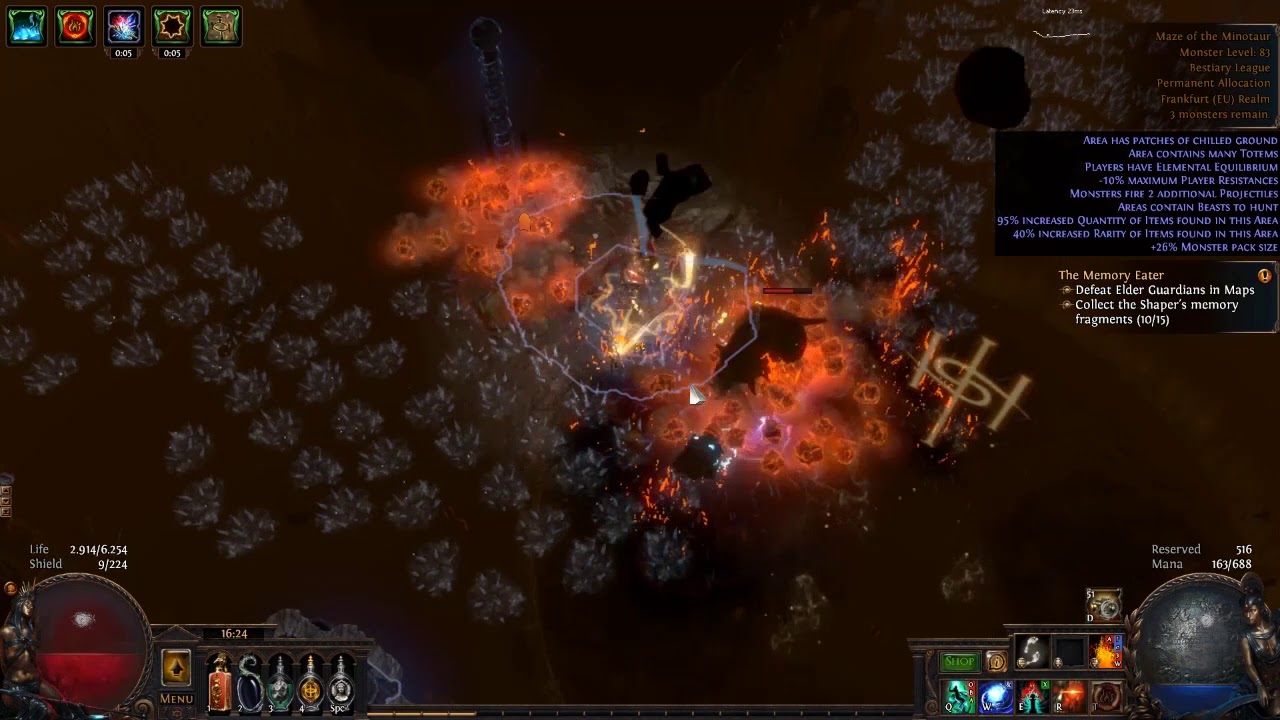
Task: Select the blue chilled ground buff icon
Action: (26, 26)
